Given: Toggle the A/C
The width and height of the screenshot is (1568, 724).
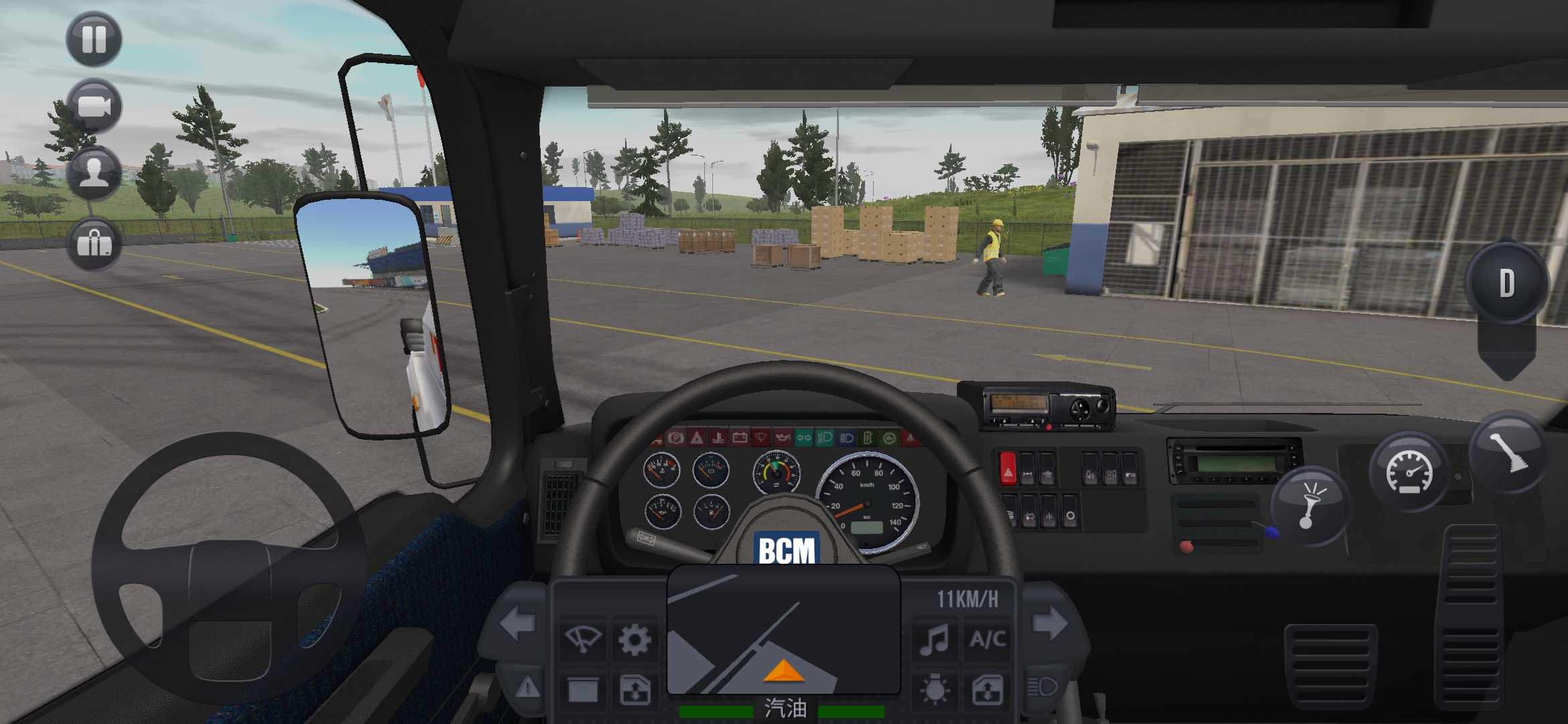Looking at the screenshot, I should pyautogui.click(x=986, y=638).
